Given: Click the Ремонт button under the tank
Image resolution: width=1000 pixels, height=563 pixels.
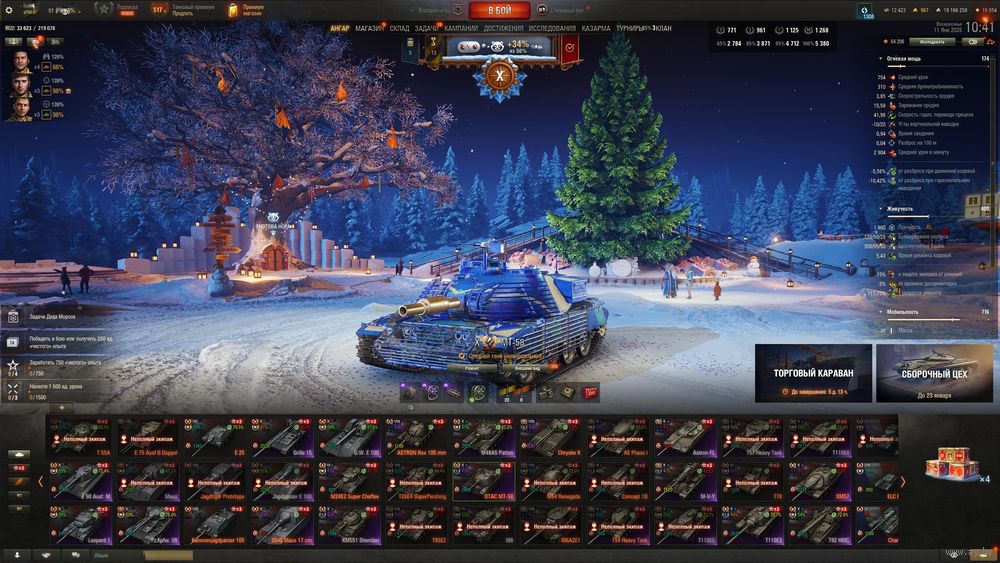Looking at the screenshot, I should 476,369.
